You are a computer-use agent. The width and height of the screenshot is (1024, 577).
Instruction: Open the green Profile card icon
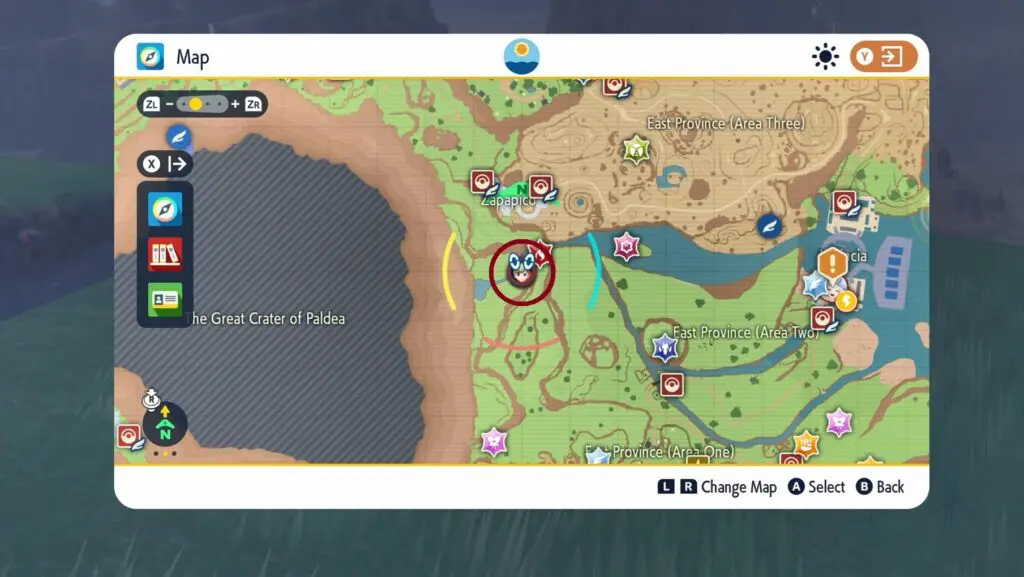click(165, 299)
